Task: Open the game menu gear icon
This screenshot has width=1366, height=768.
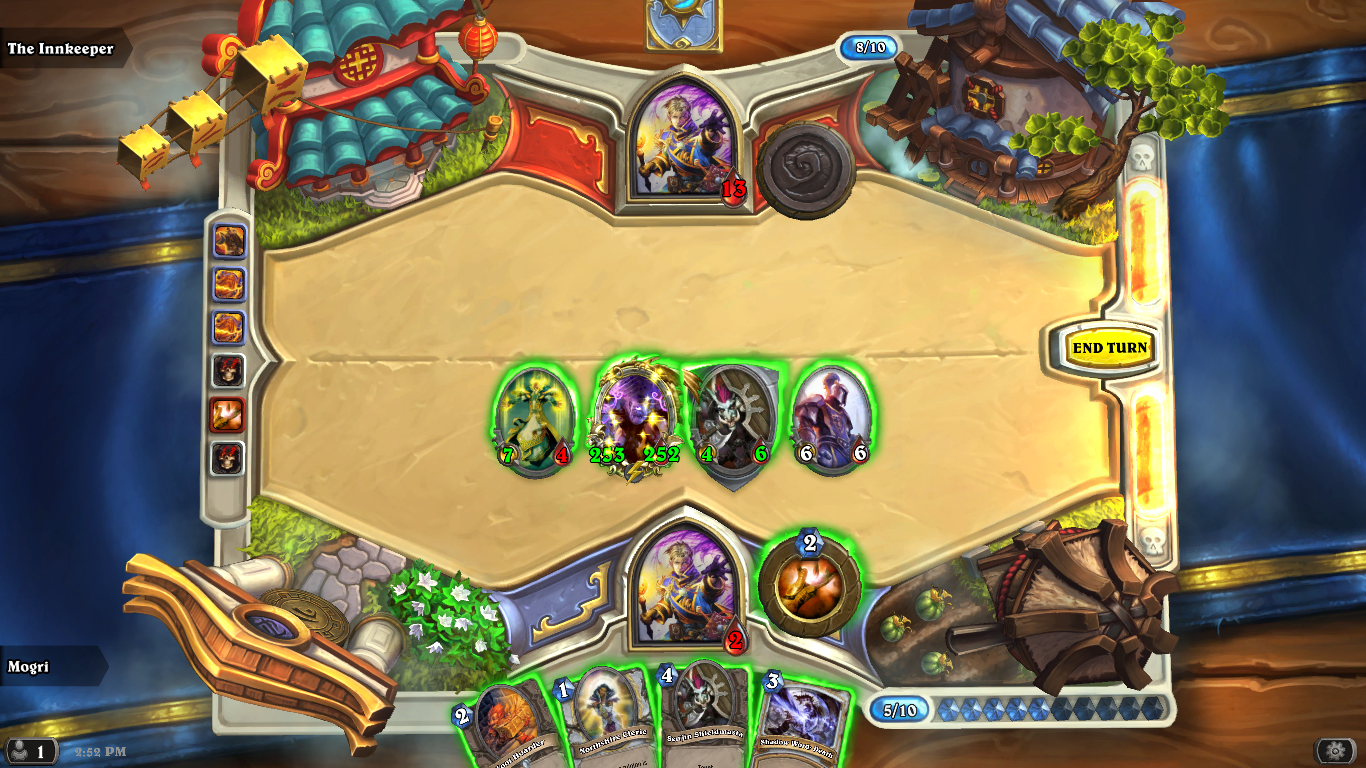Action: 1335,750
